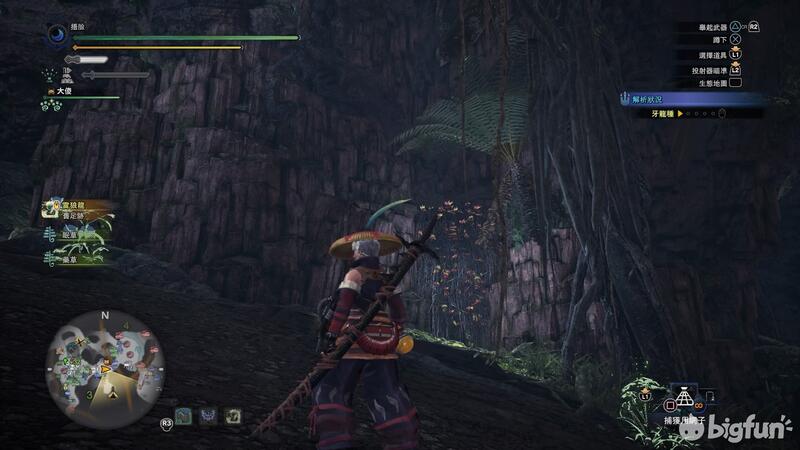Image resolution: width=800 pixels, height=450 pixels.
Task: Select the capture net item slot
Action: coord(684,399)
